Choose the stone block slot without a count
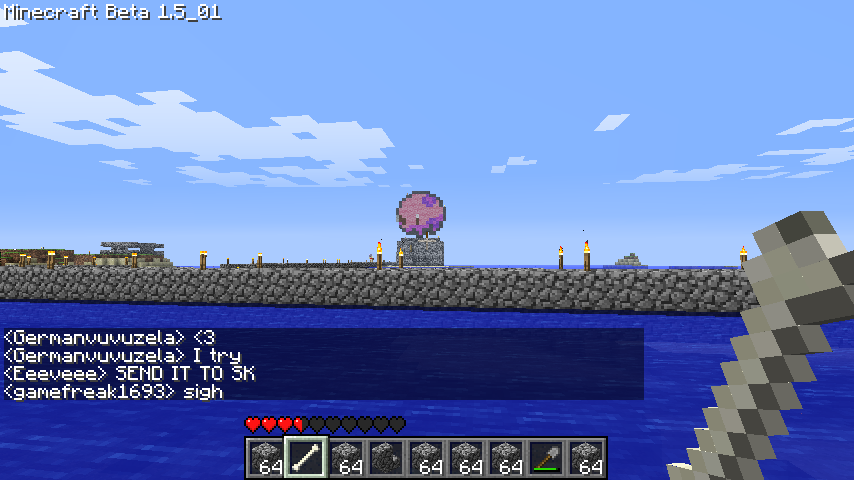Image resolution: width=854 pixels, height=480 pixels. [385, 458]
